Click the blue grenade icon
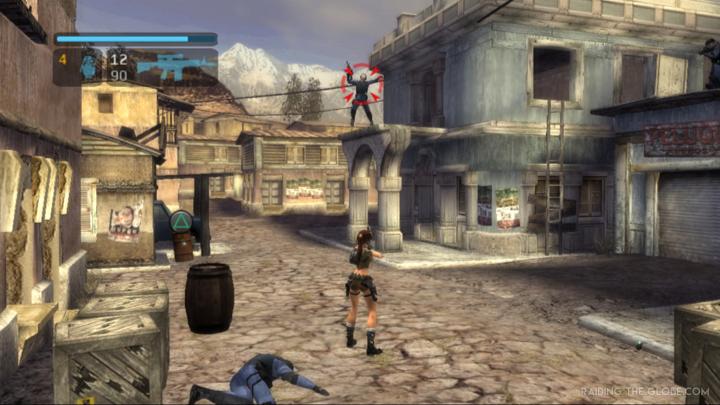Viewport: 720px width, 405px height. point(88,66)
